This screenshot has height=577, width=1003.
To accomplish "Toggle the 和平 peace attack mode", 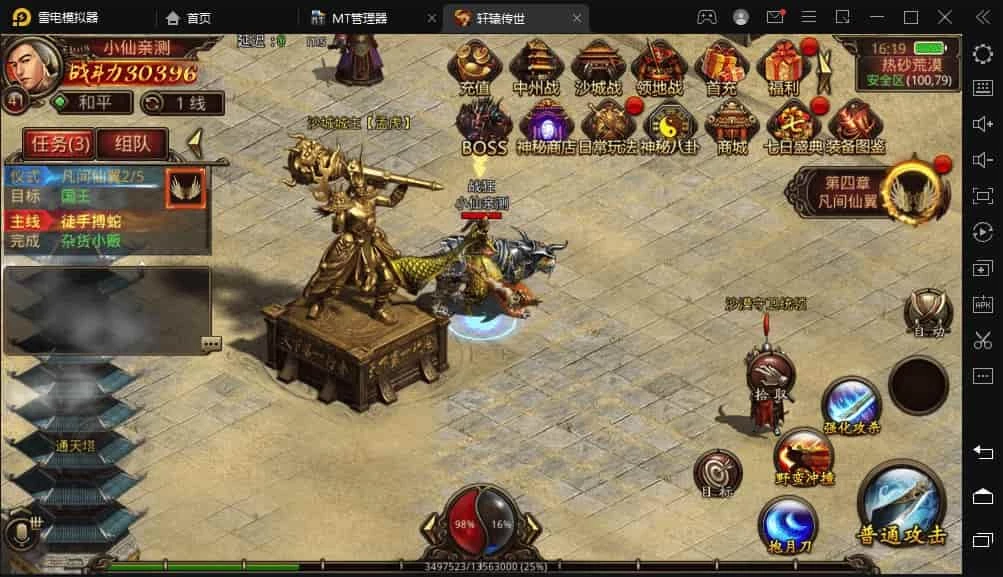I will (x=91, y=102).
